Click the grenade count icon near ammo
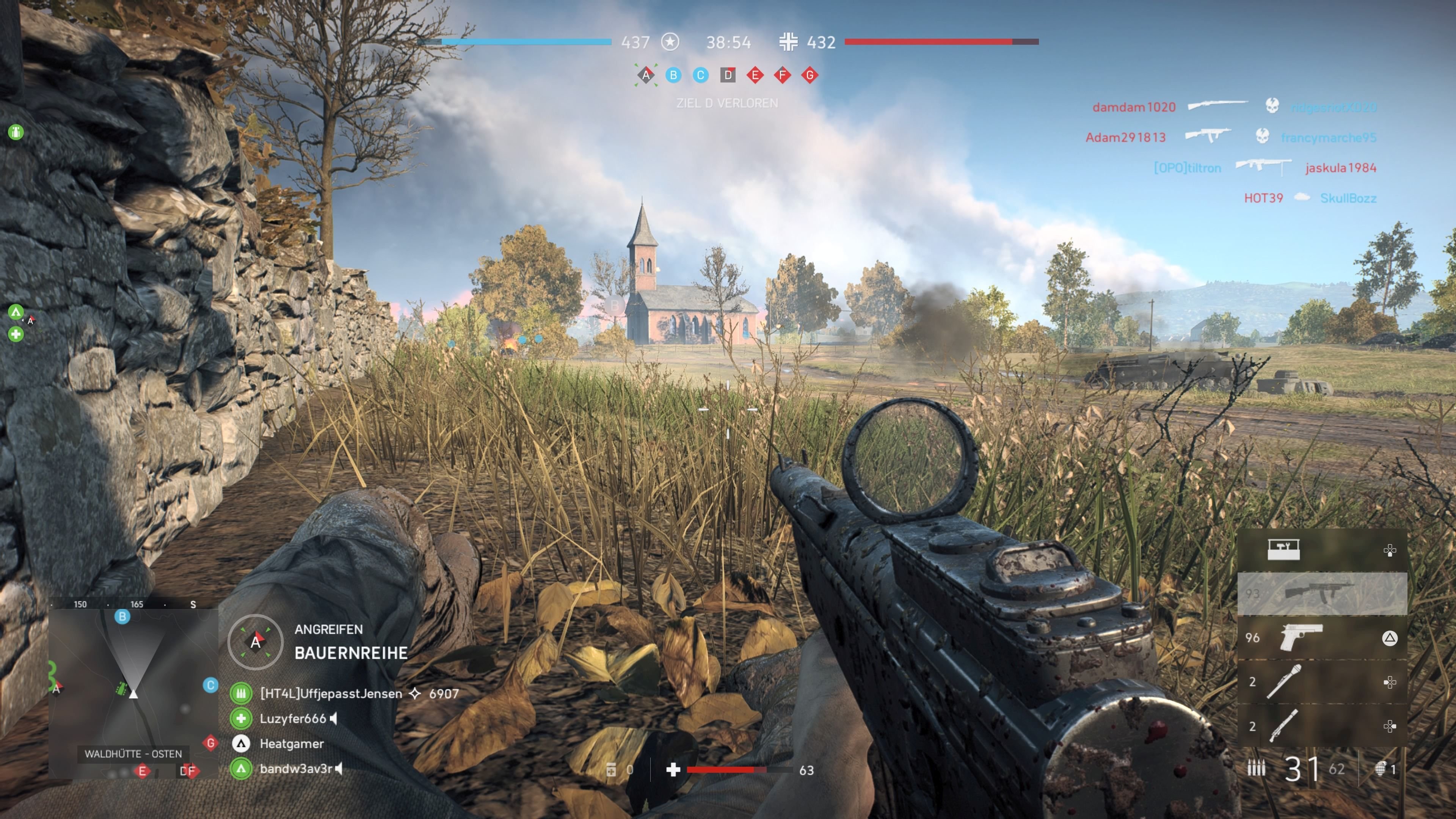Image resolution: width=1456 pixels, height=819 pixels. coord(1382,769)
